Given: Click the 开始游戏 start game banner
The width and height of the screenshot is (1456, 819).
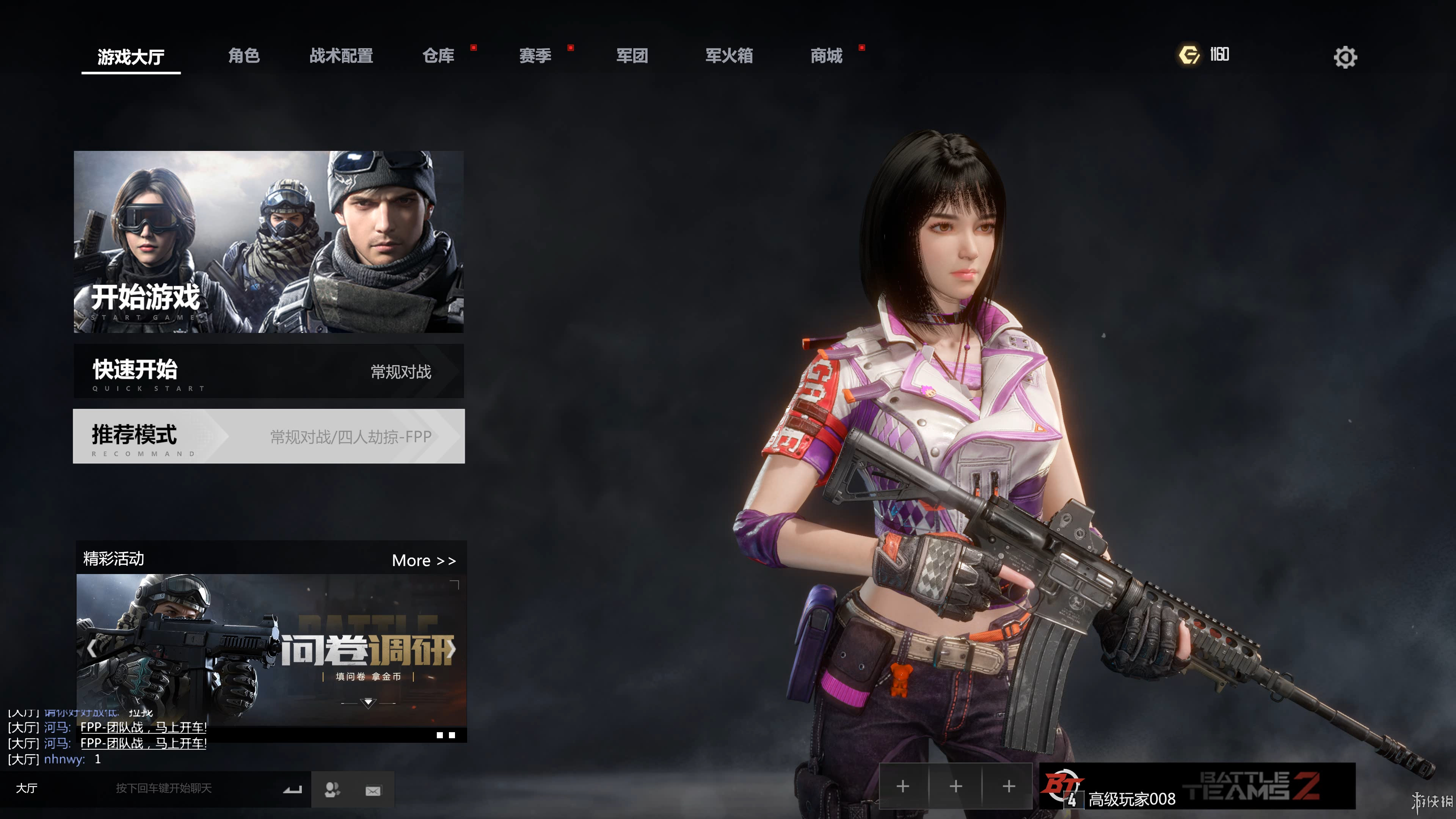Looking at the screenshot, I should point(268,242).
